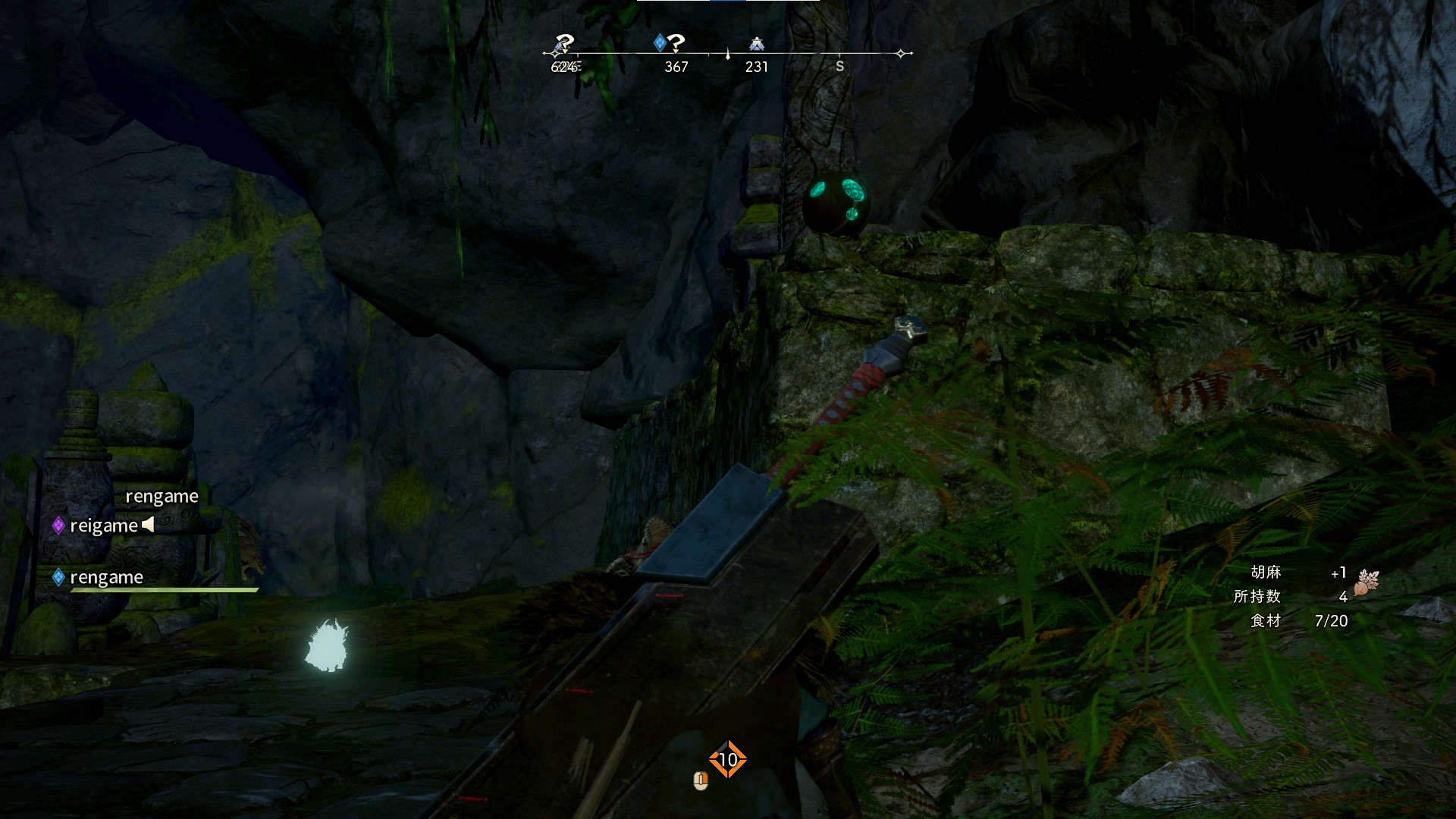
Task: Click the question mark marker at 367
Action: click(x=676, y=43)
